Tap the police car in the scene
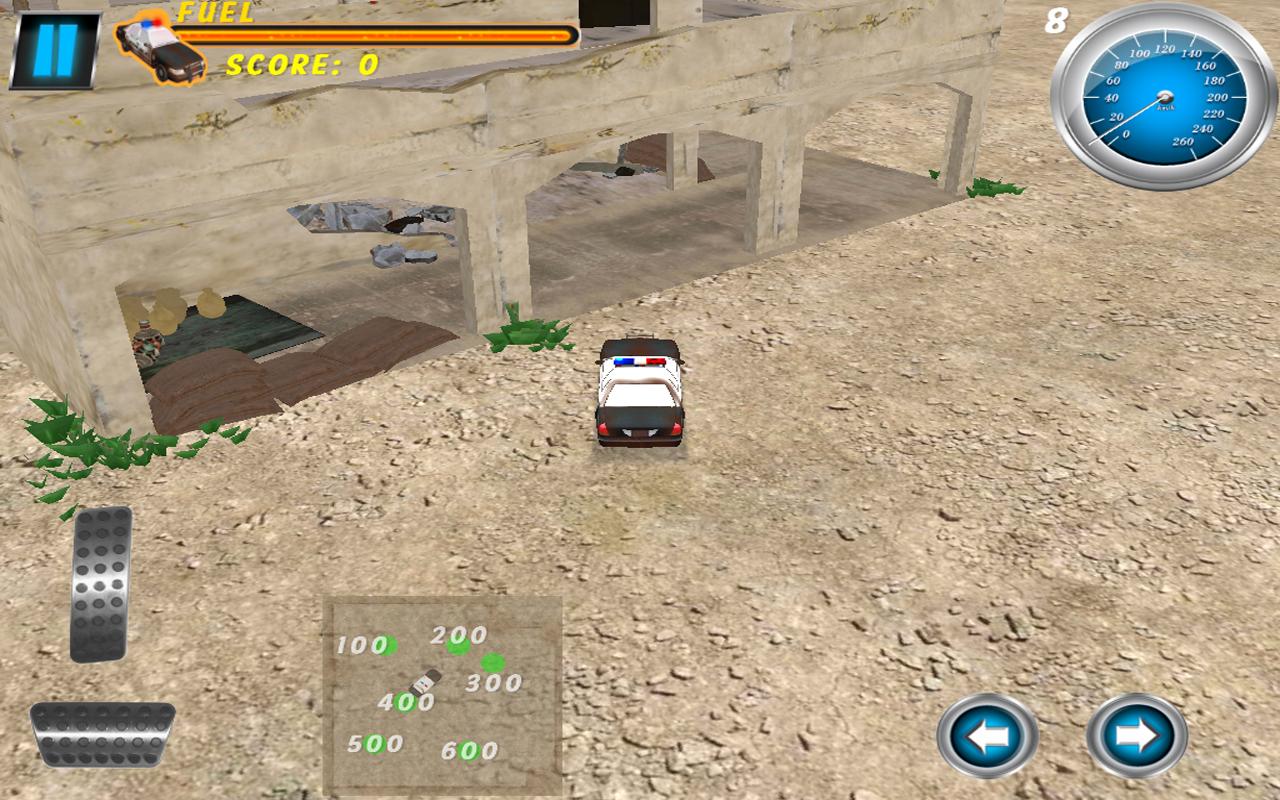The height and width of the screenshot is (800, 1280). [x=637, y=395]
